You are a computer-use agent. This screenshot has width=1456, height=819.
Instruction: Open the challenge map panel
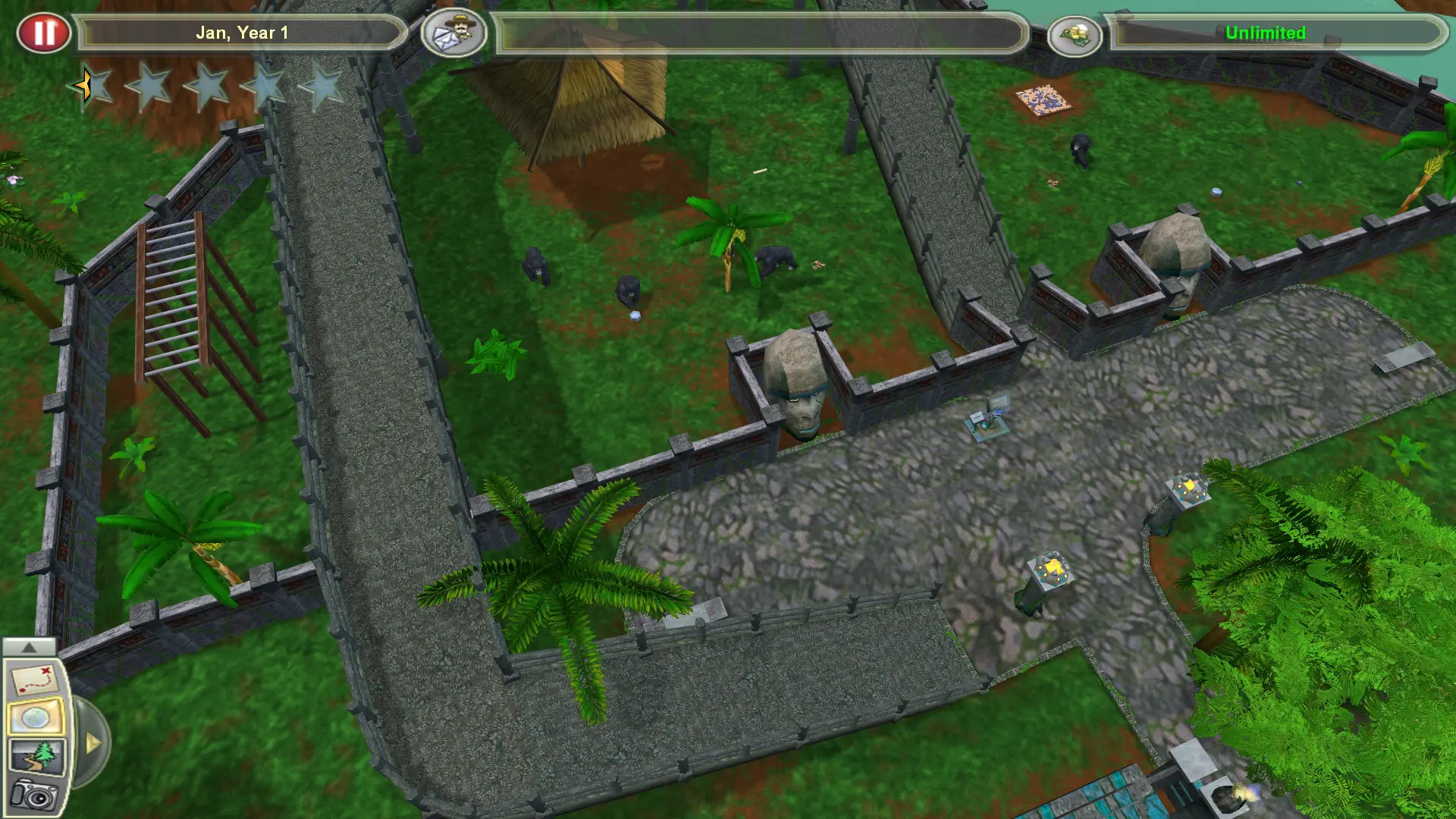point(32,680)
